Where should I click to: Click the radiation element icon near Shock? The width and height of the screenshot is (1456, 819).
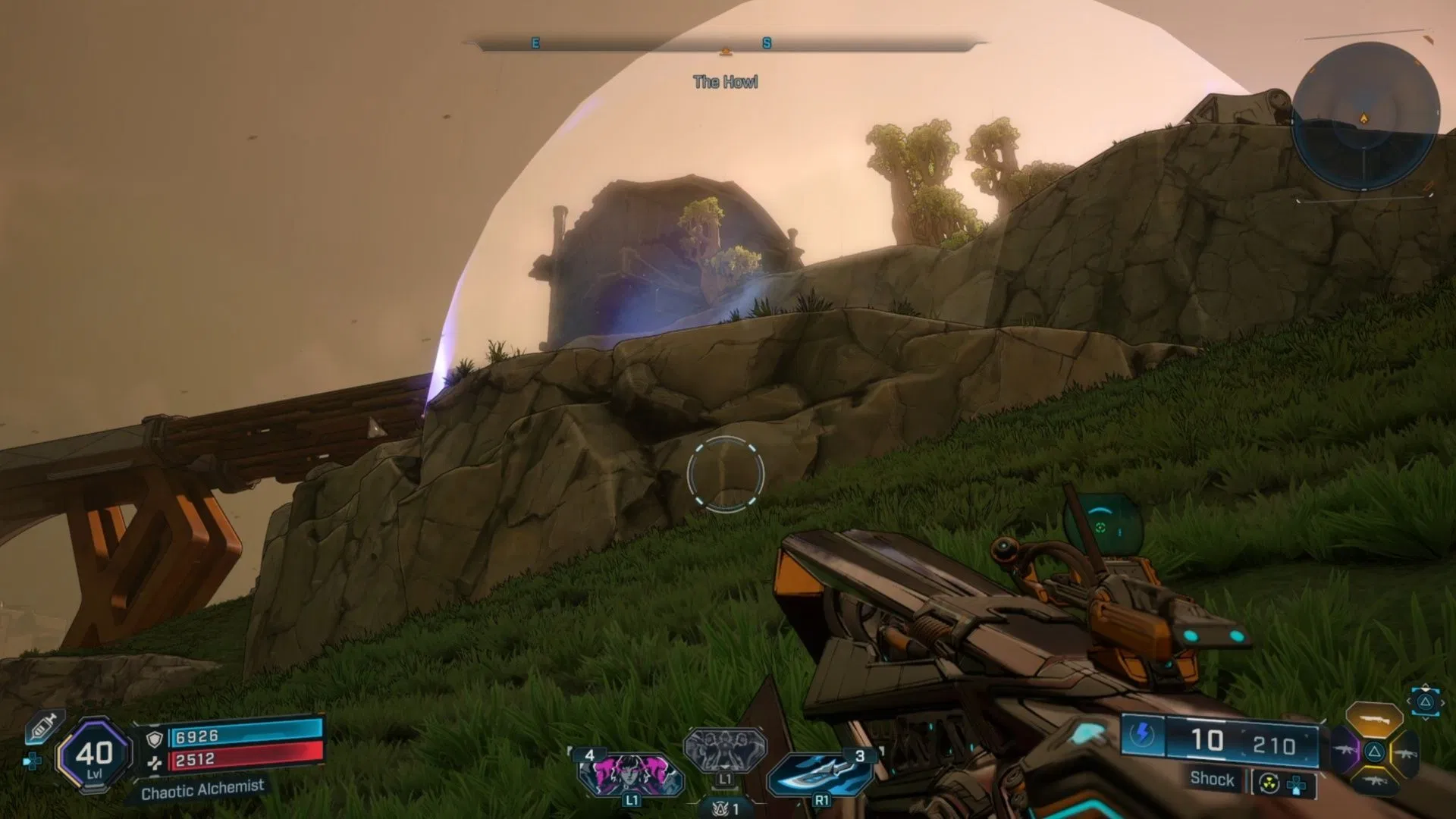pyautogui.click(x=1268, y=783)
